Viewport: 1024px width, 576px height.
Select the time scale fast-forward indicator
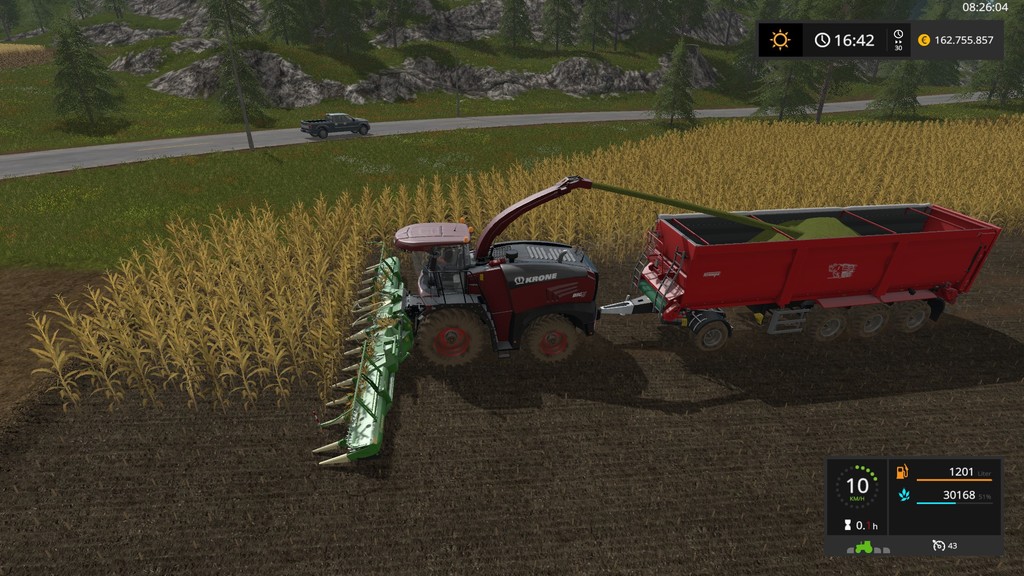[x=897, y=40]
